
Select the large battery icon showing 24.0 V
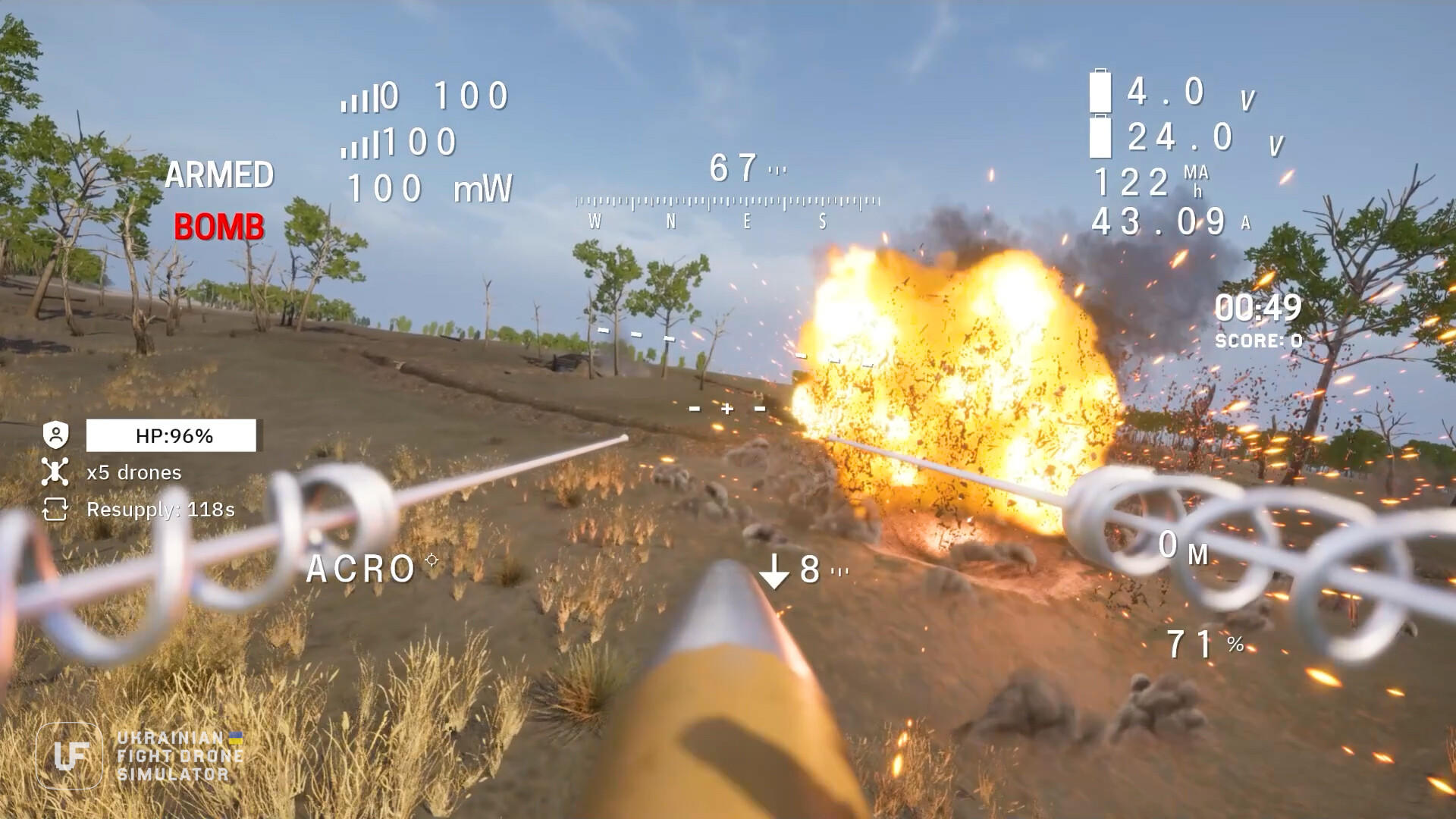(x=1100, y=136)
